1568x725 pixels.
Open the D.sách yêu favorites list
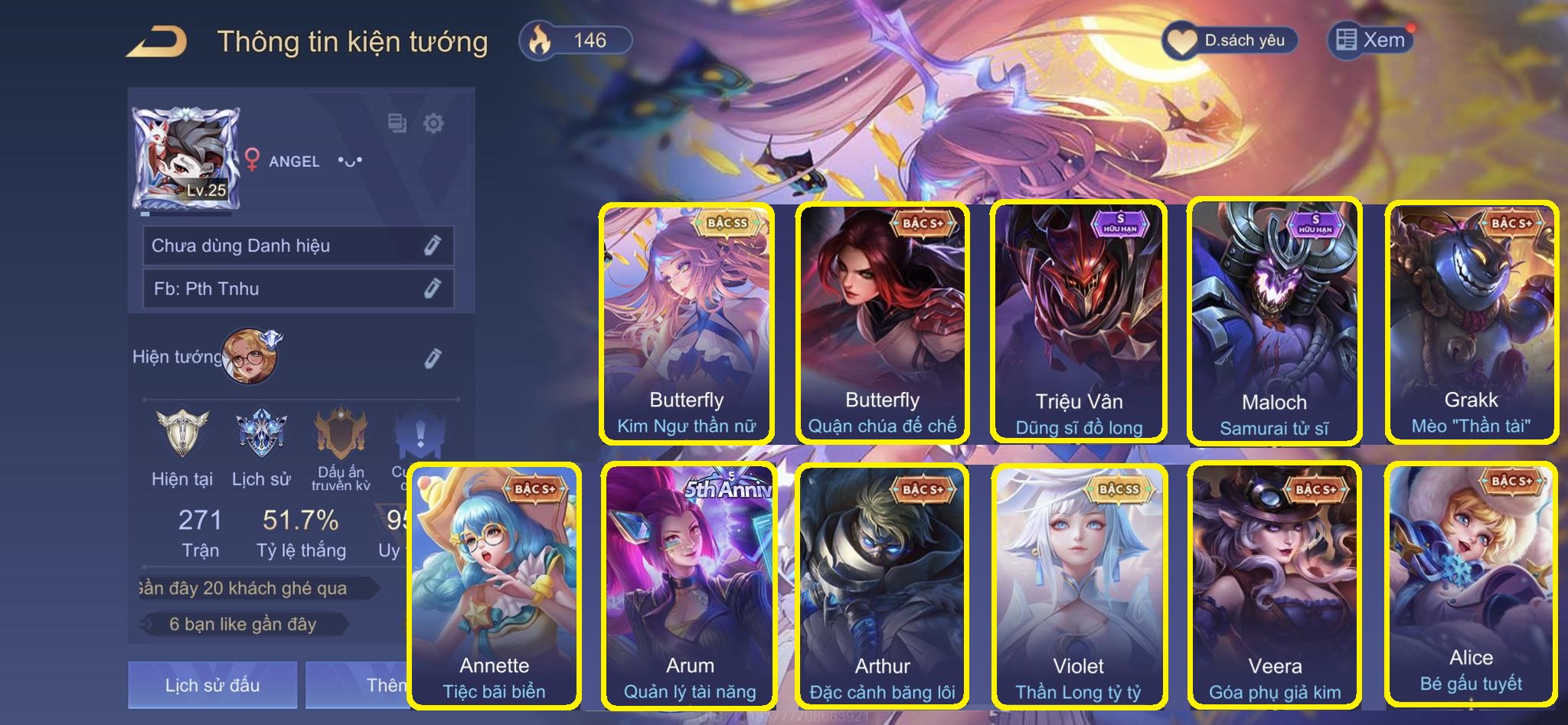pos(1230,41)
